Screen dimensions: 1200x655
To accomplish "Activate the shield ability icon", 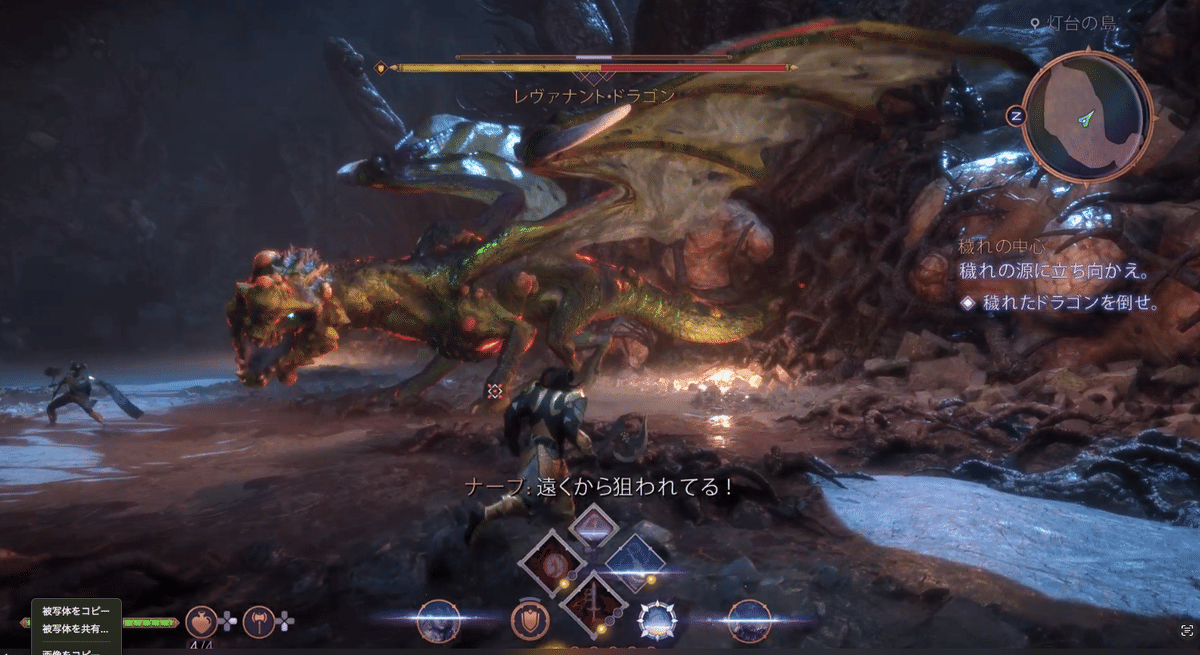I will 529,621.
